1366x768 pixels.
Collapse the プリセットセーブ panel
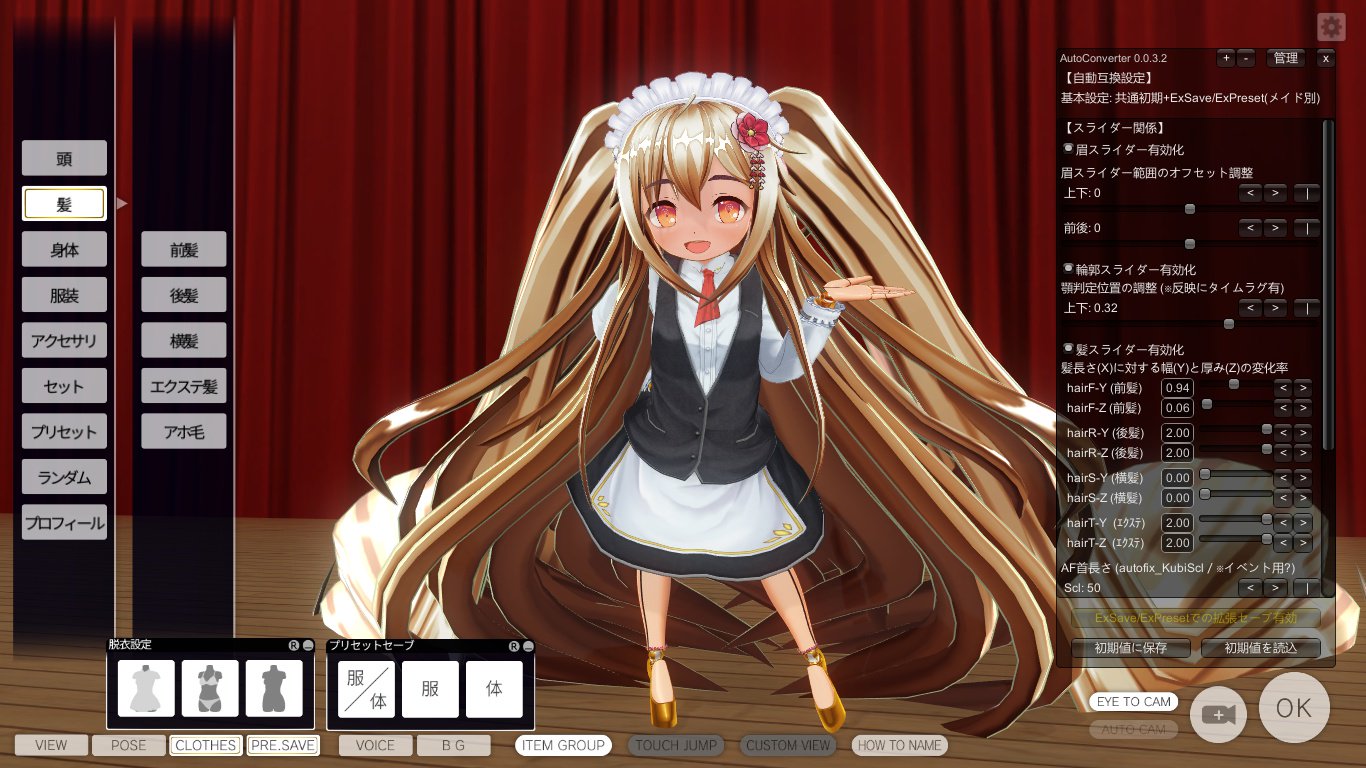coord(528,646)
